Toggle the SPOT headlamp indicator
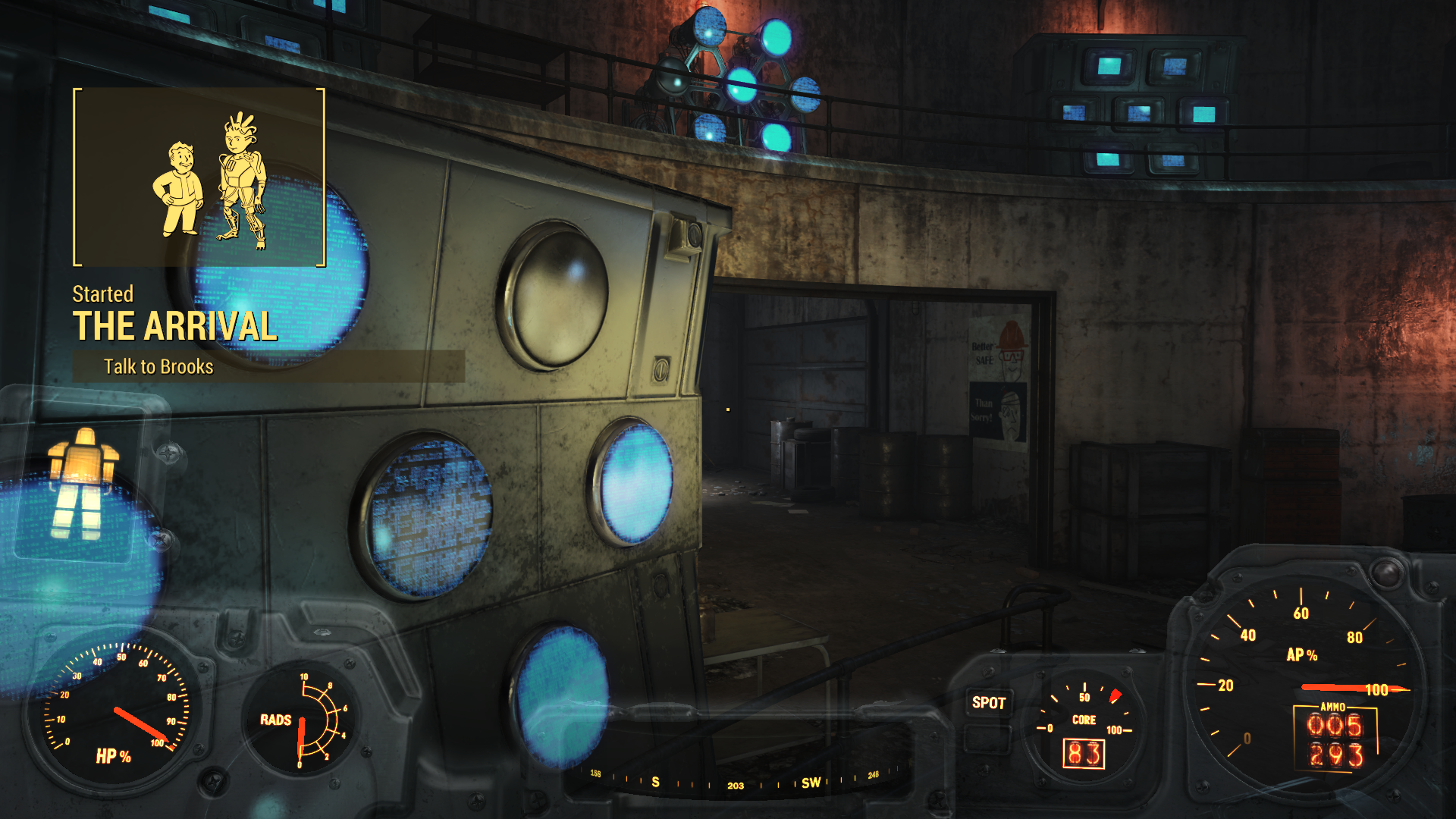The image size is (1456, 819). 988,703
